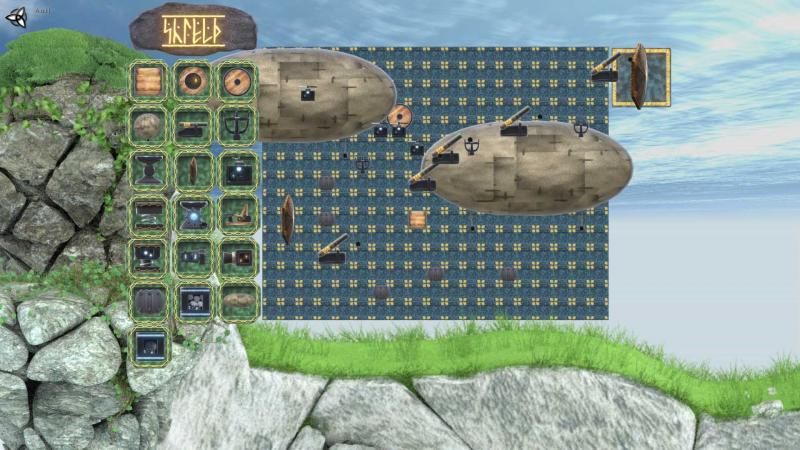The image size is (800, 450).
Task: Choose the cannon part in the palette
Action: (193, 125)
